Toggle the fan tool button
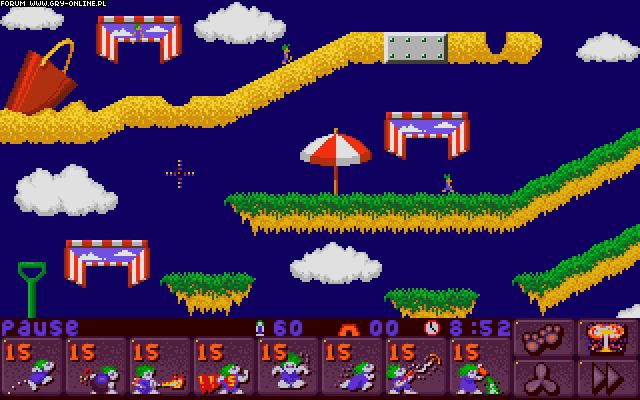Screen dimensions: 640x400 (x=545, y=379)
